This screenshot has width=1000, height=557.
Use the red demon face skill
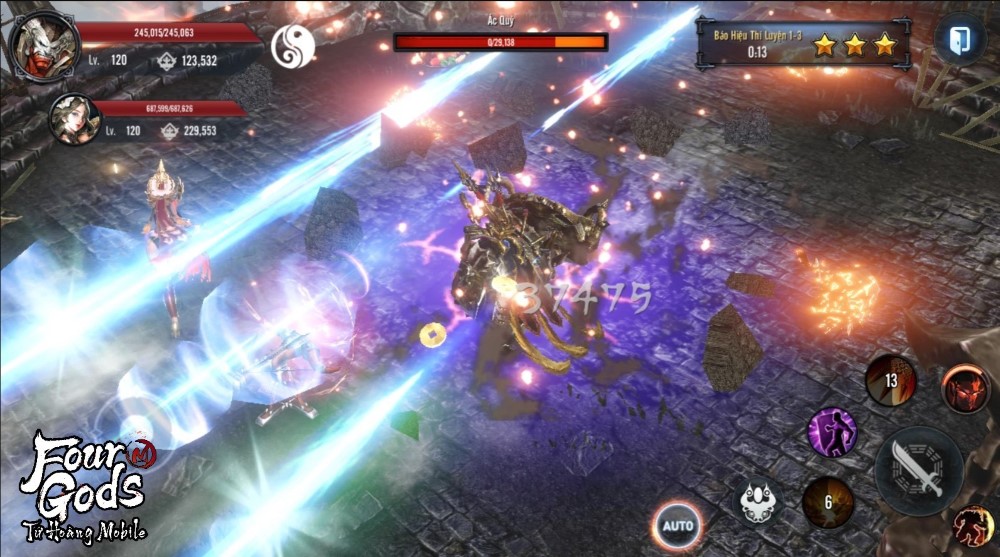click(965, 389)
